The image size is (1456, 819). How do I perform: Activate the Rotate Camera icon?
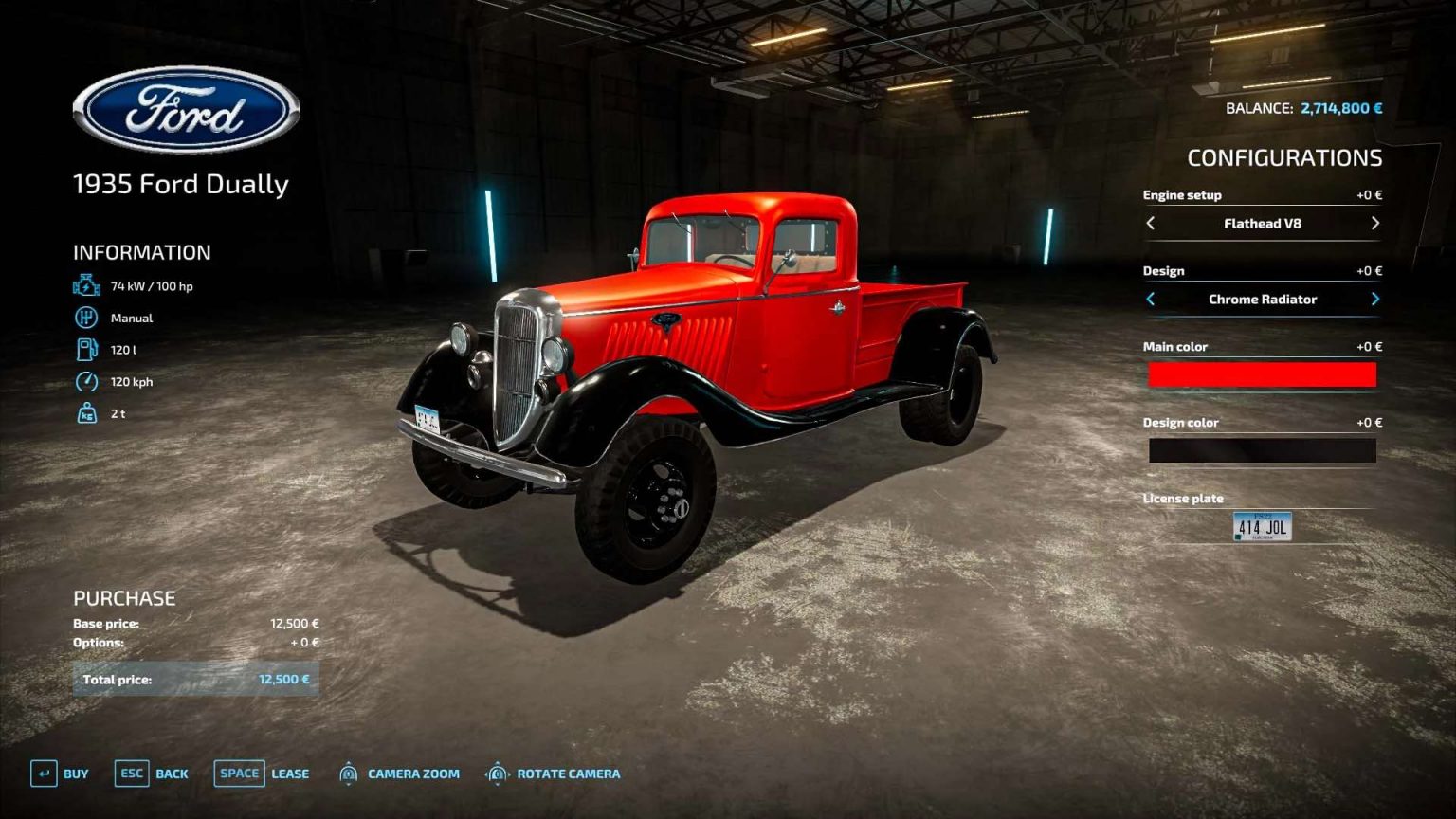(x=497, y=773)
